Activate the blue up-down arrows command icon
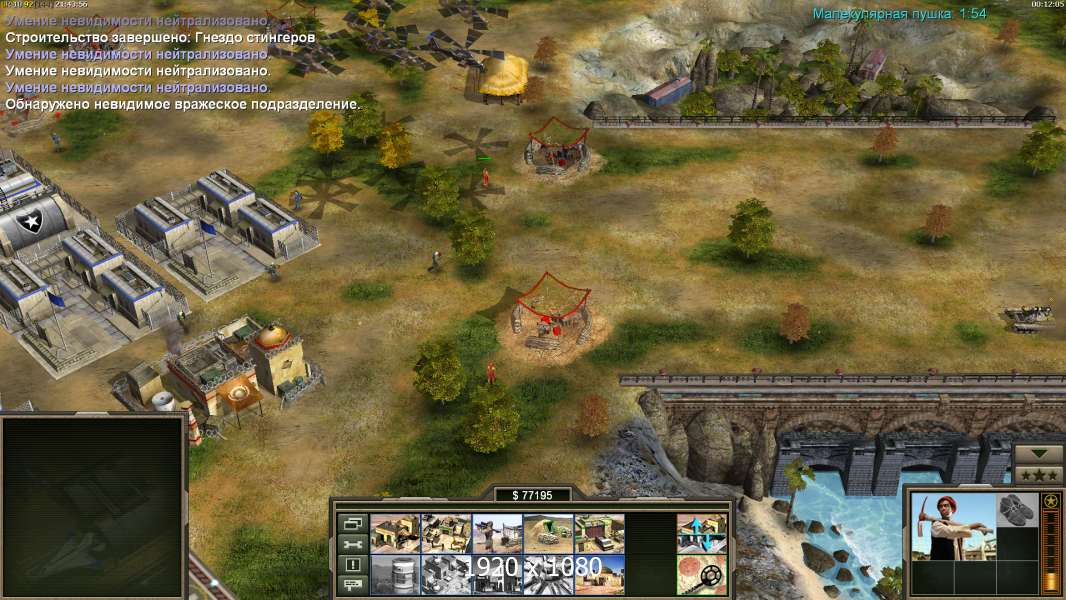Image resolution: width=1066 pixels, height=600 pixels. coord(702,534)
